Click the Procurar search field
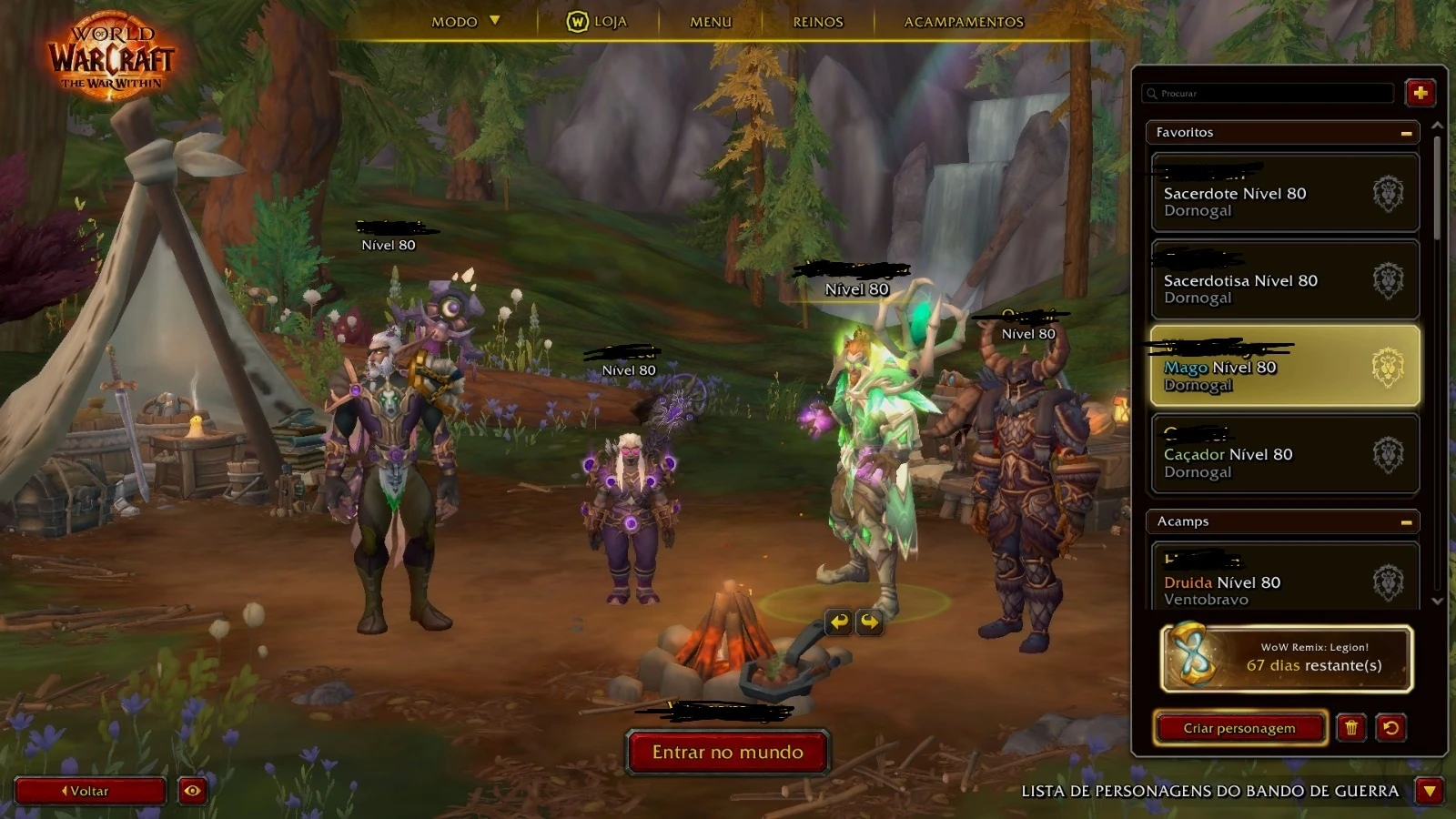This screenshot has height=819, width=1456. (x=1268, y=93)
